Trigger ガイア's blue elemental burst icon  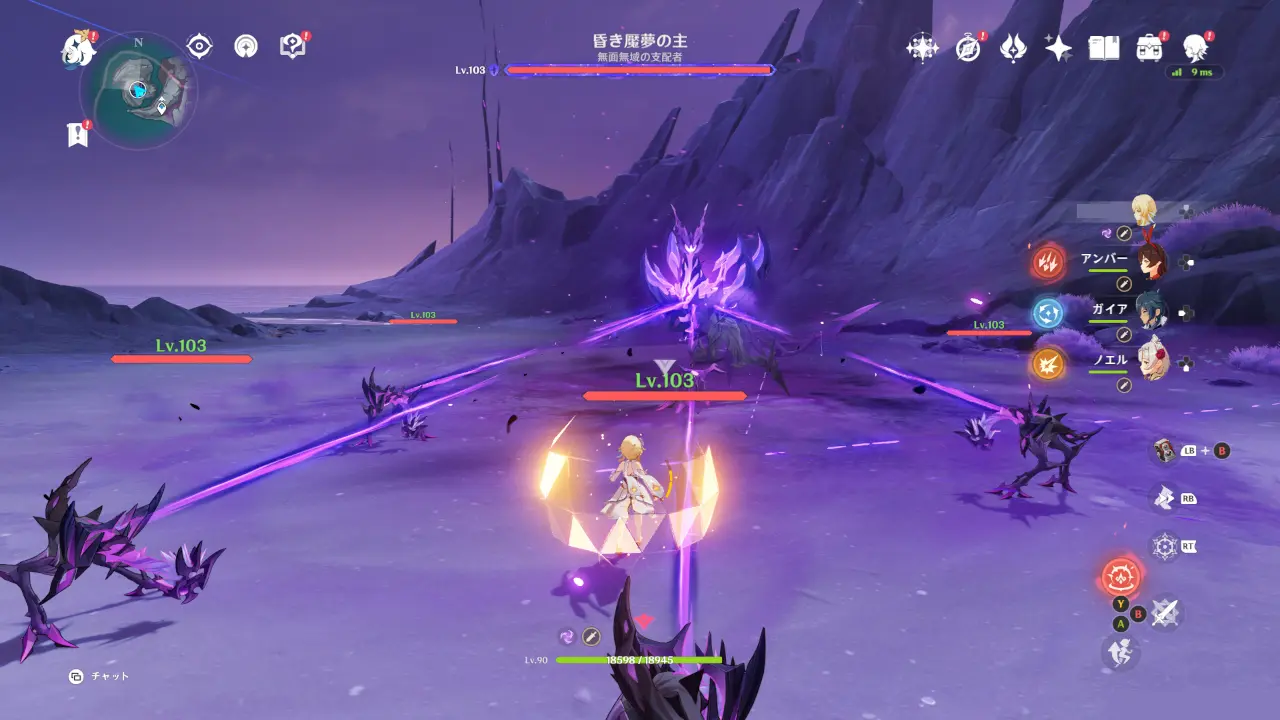coord(1048,313)
